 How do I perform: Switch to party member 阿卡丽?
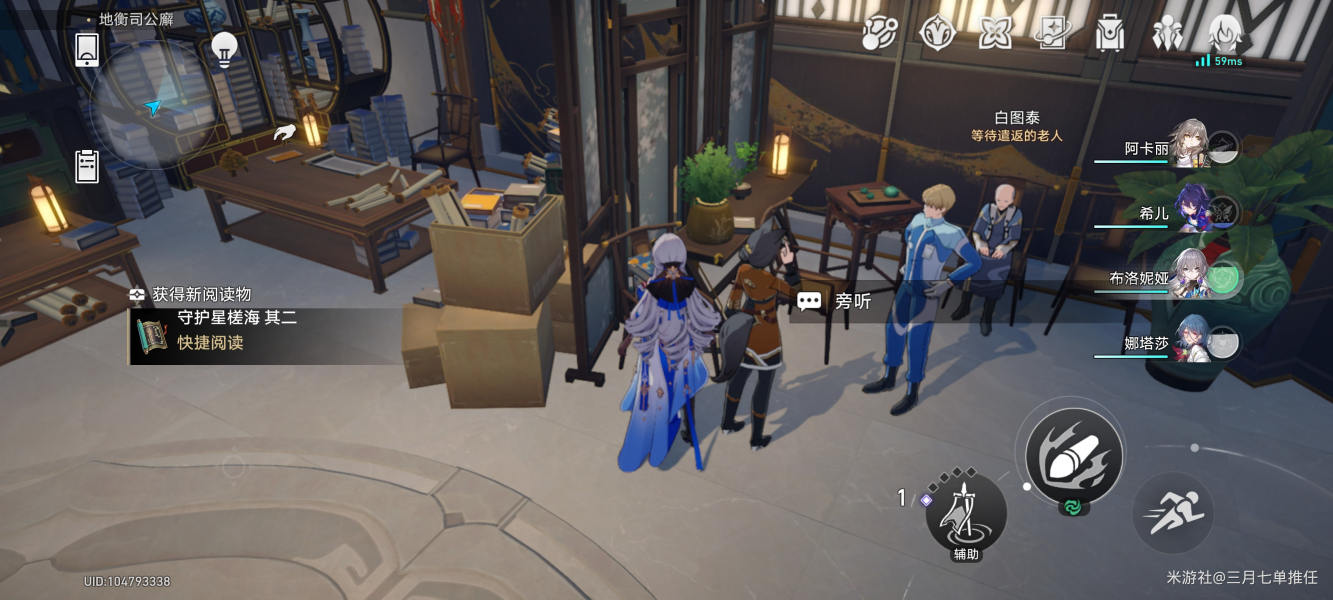coord(1189,148)
